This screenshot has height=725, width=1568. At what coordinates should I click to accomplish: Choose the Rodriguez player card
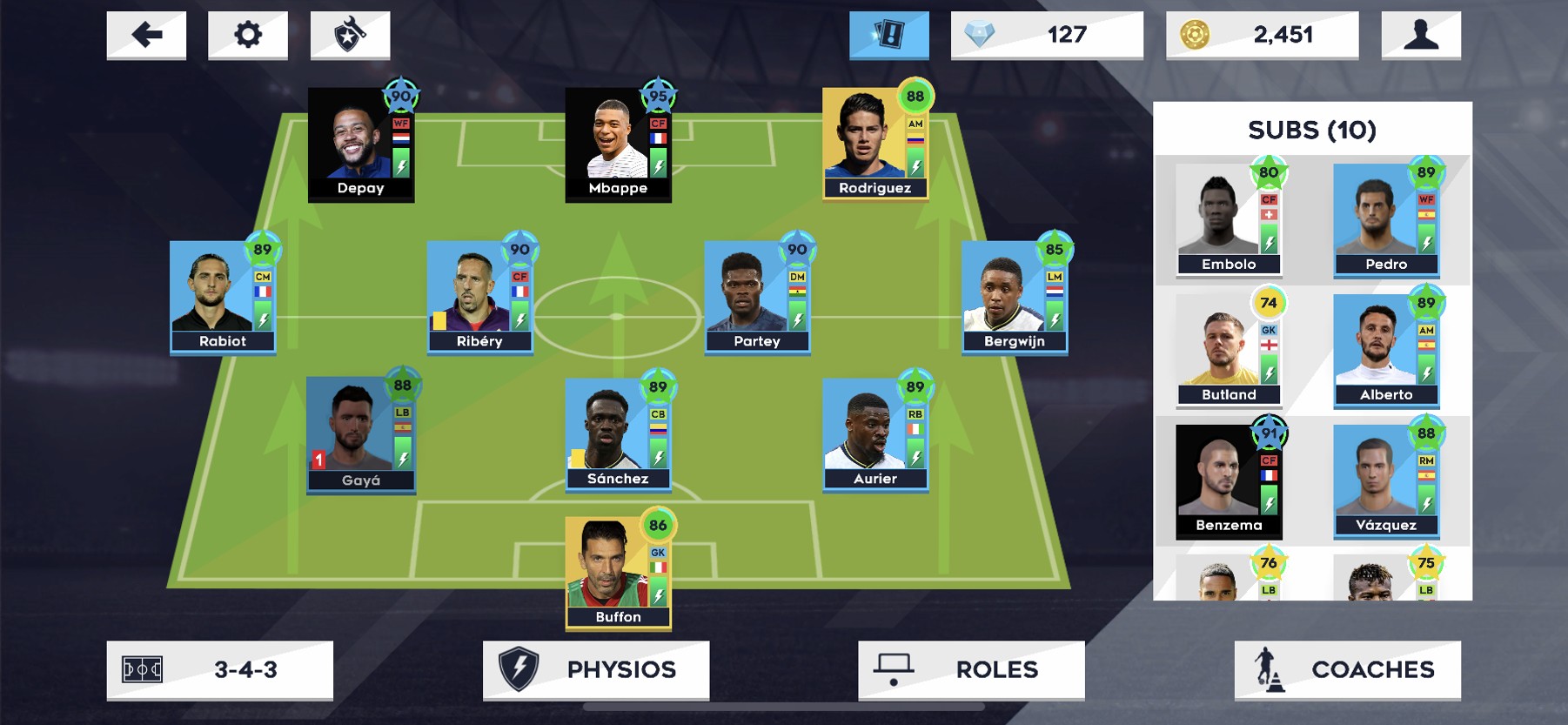[x=875, y=144]
